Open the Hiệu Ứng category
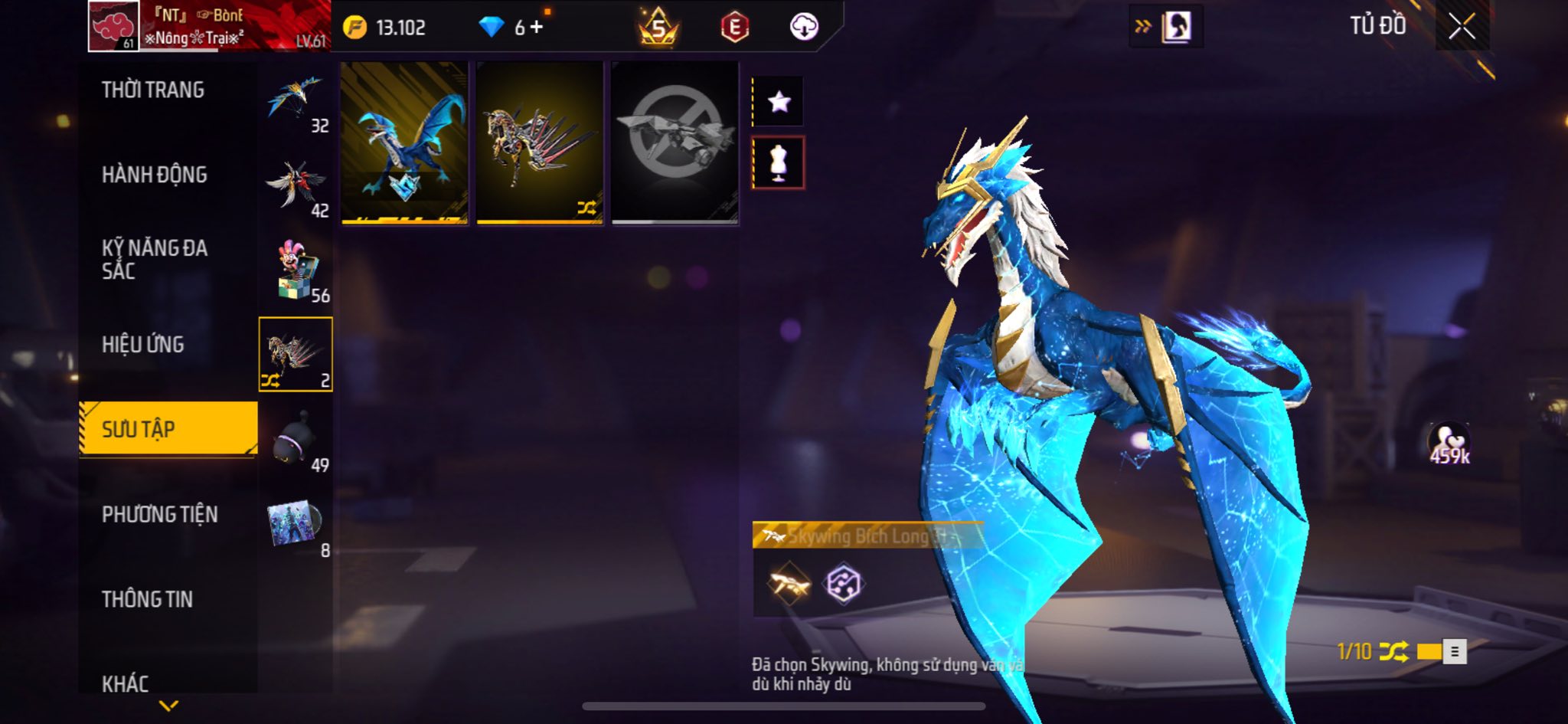 click(x=143, y=345)
